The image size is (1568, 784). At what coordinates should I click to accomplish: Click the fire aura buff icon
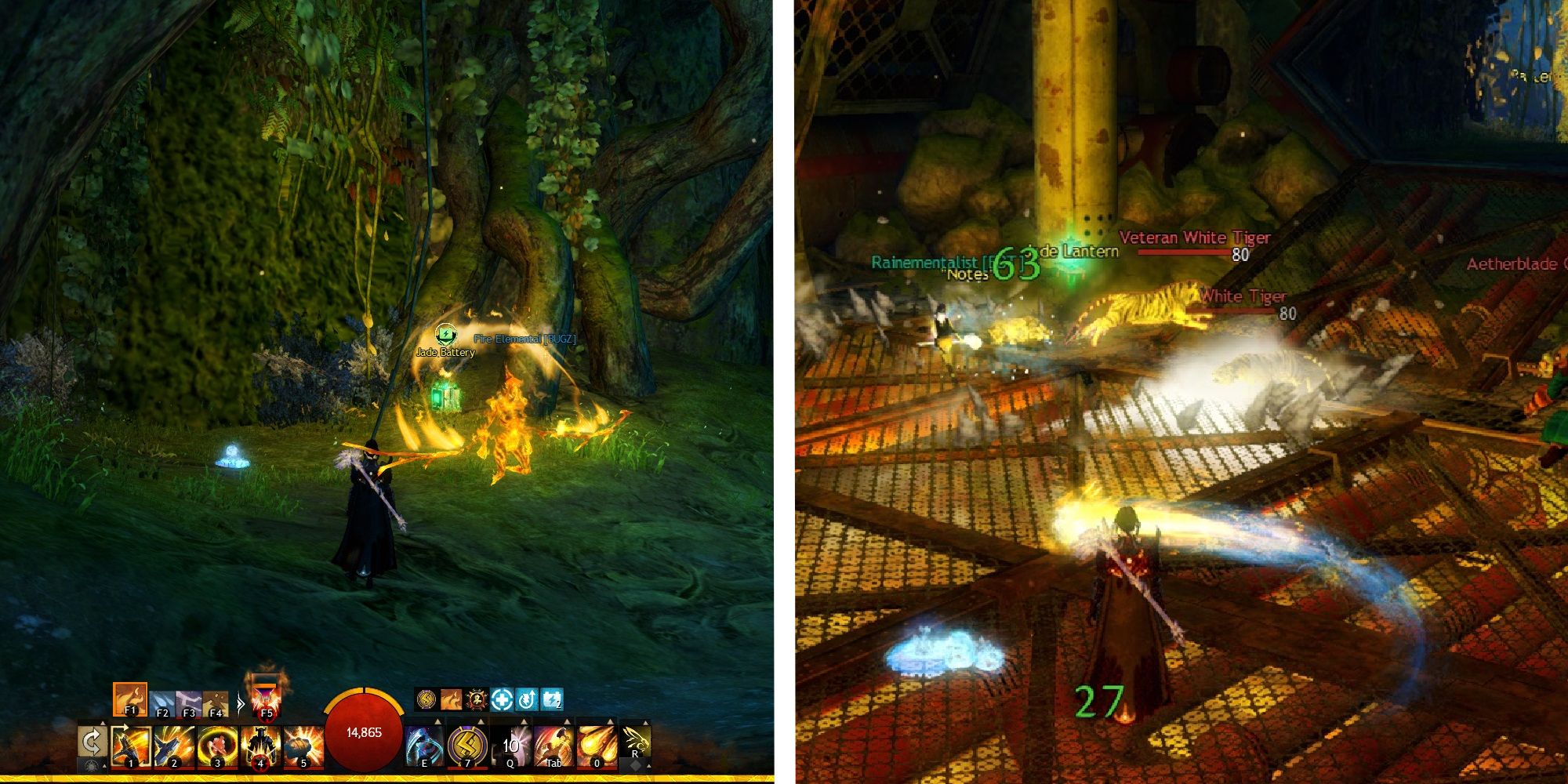coord(451,699)
